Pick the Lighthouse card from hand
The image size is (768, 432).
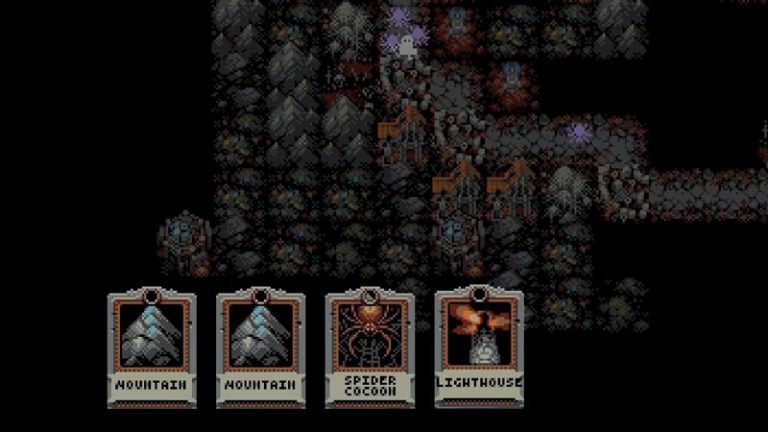pyautogui.click(x=479, y=346)
